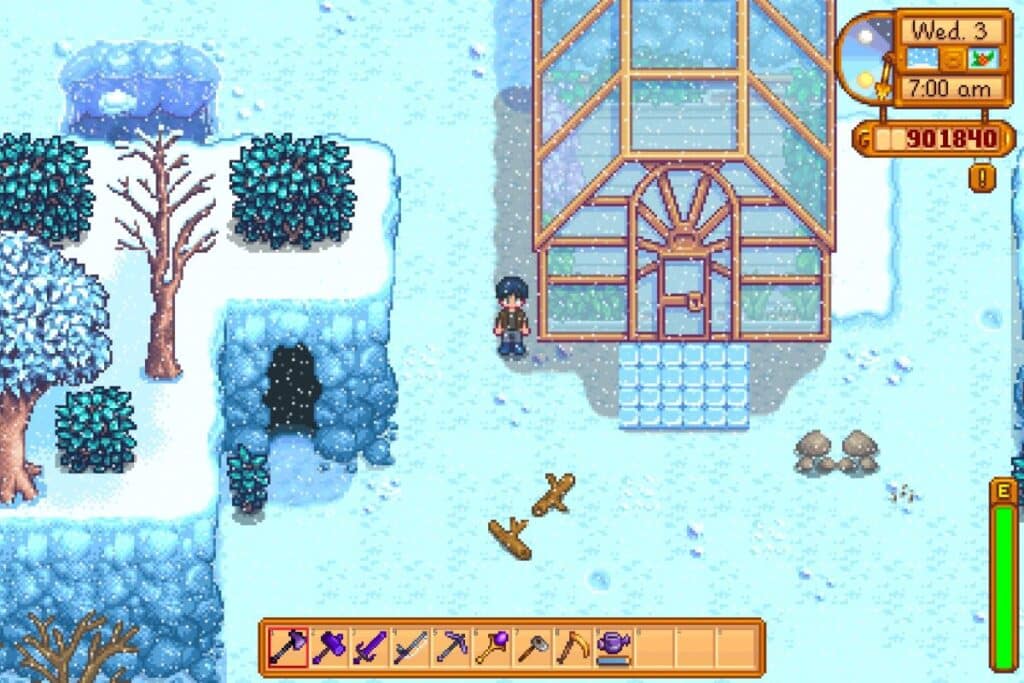
Task: Equip the purple galaxy sword
Action: point(369,647)
